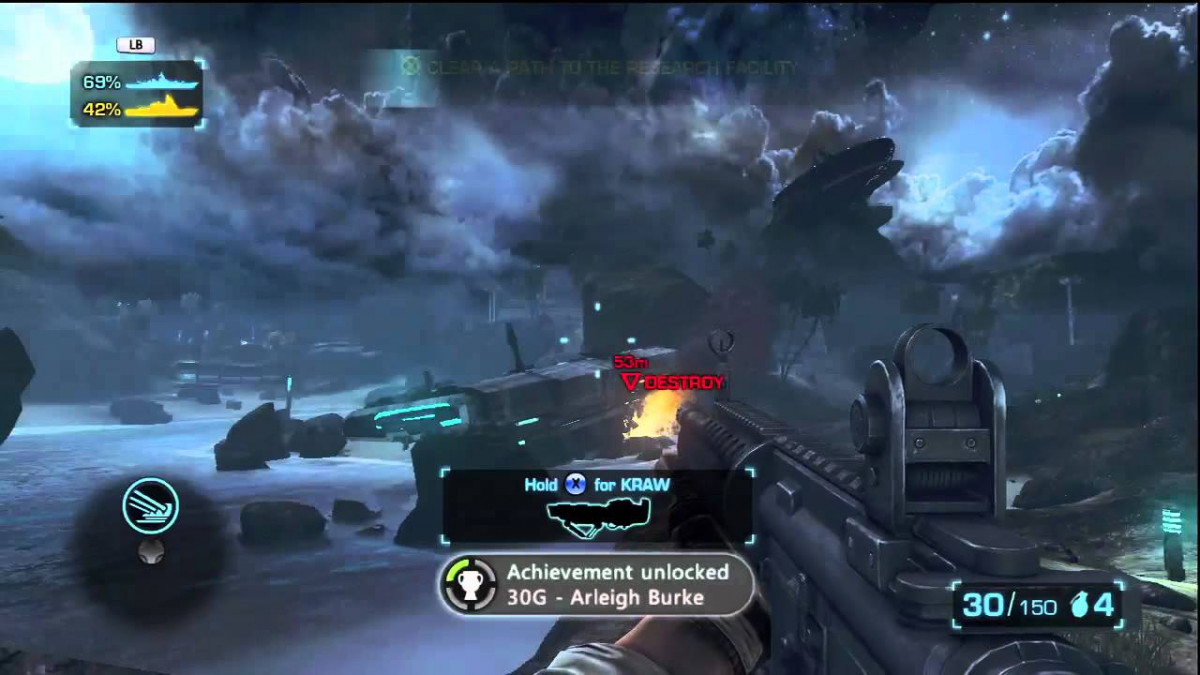
Task: Select the blue ship fleet icon
Action: (163, 82)
